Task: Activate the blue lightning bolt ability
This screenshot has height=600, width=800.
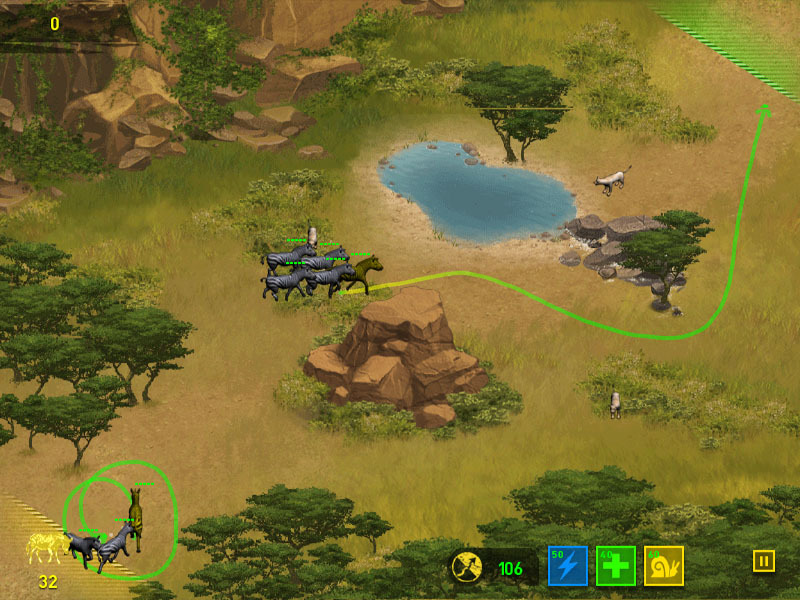Action: tap(567, 566)
